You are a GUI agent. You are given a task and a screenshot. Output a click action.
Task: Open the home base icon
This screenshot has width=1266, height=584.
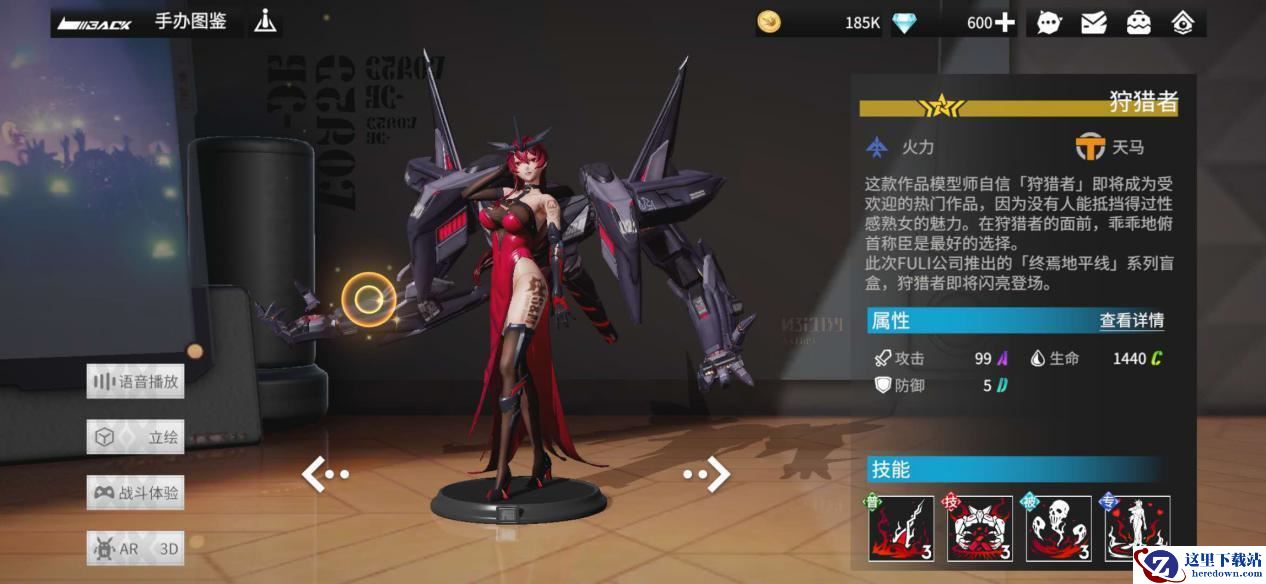pyautogui.click(x=1182, y=22)
